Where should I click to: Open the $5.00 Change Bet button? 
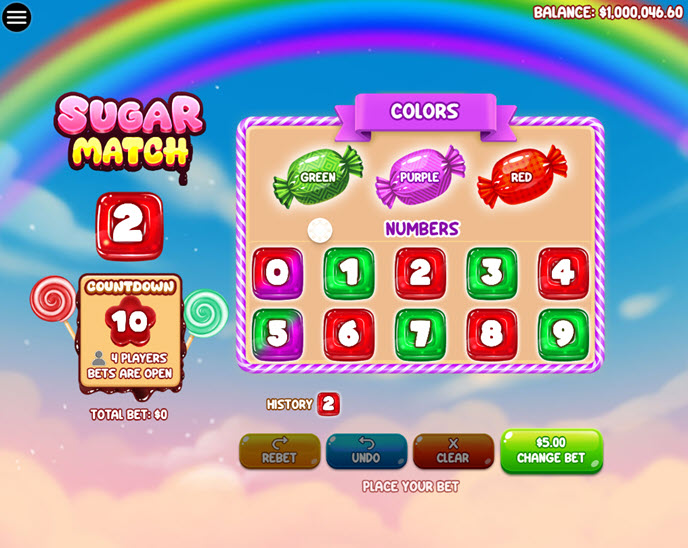tap(551, 451)
